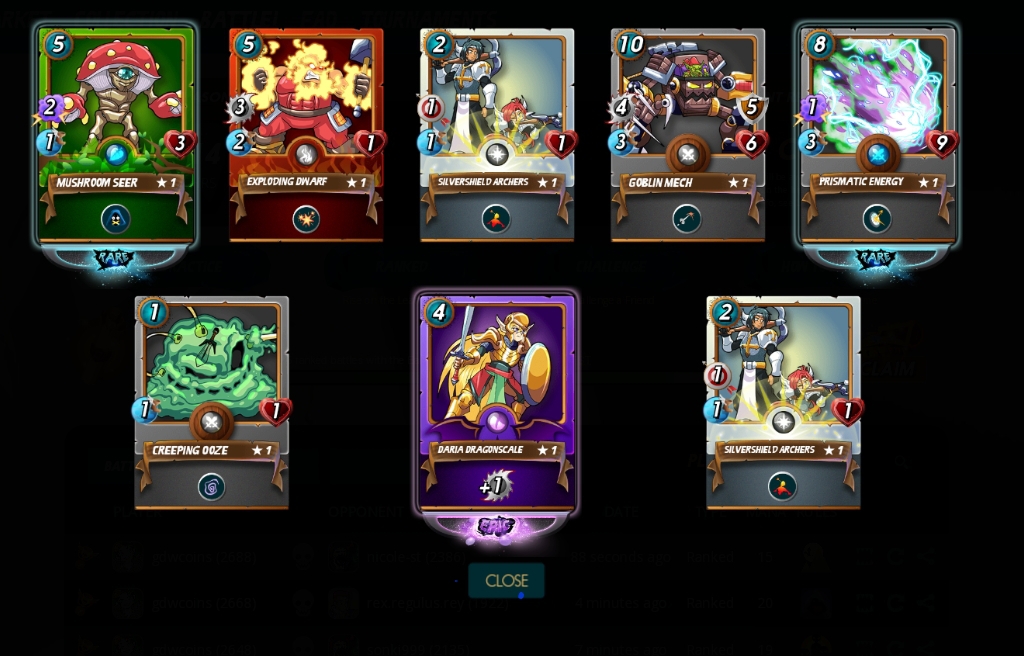Open the Creeping Ooze card
Image resolution: width=1024 pixels, height=656 pixels.
tap(212, 402)
